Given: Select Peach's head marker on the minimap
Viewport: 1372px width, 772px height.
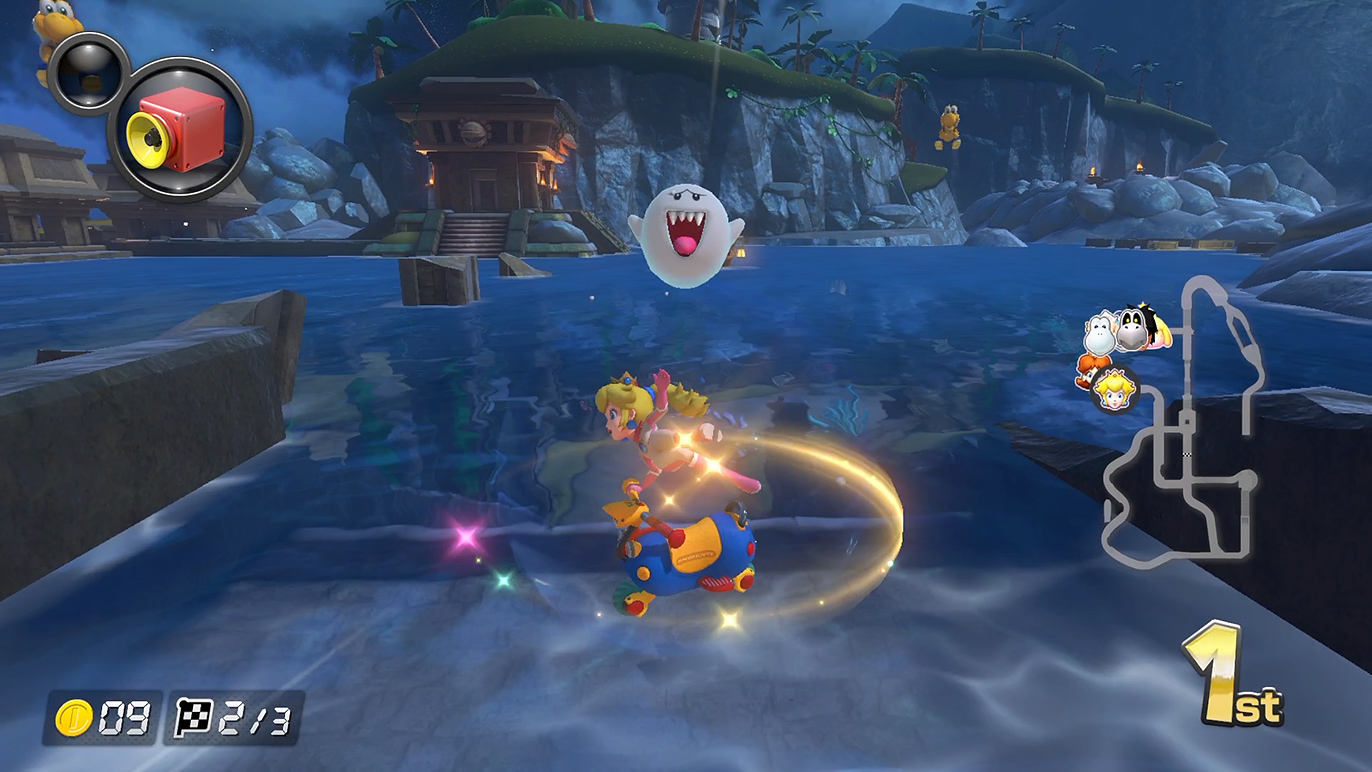Looking at the screenshot, I should (x=1111, y=390).
